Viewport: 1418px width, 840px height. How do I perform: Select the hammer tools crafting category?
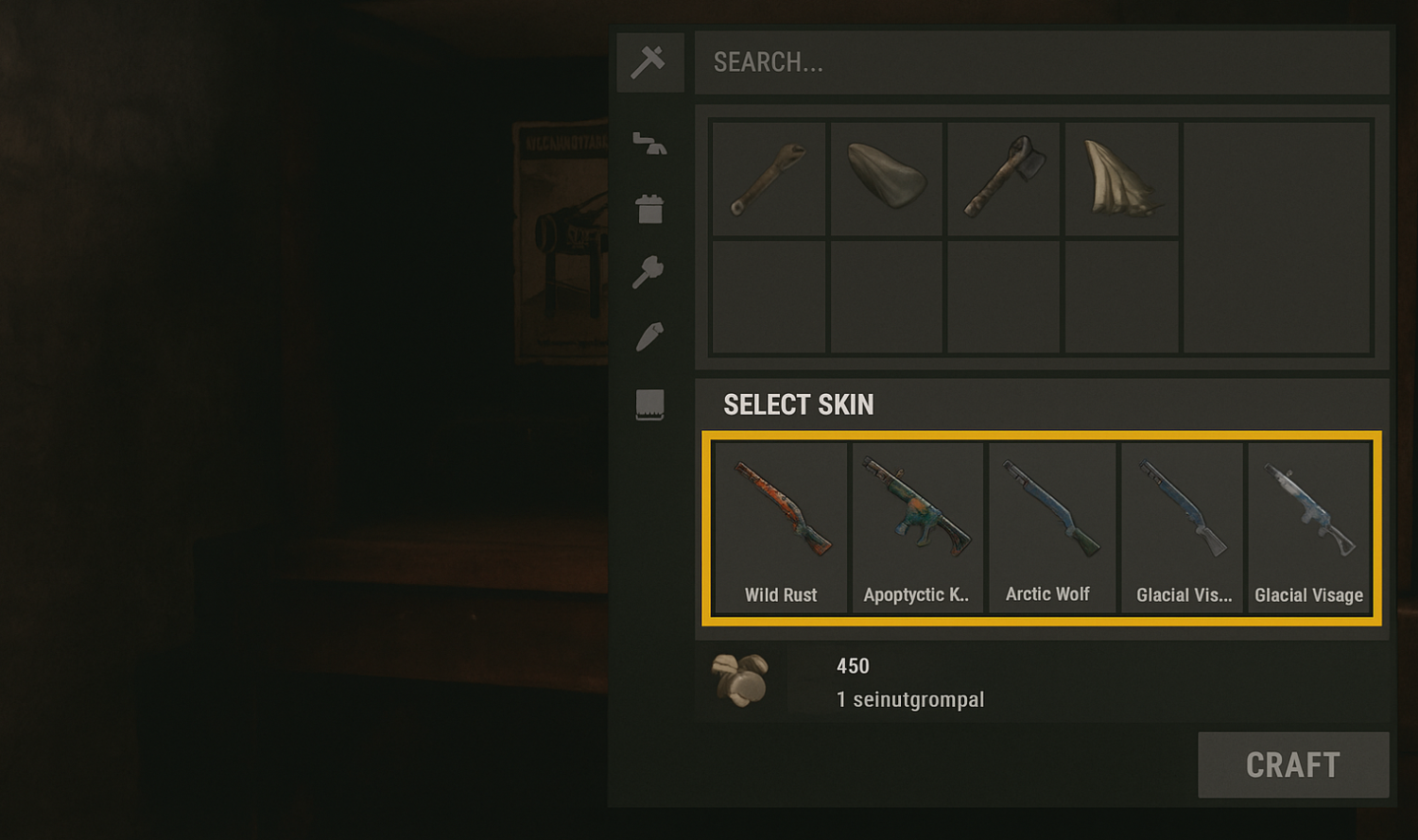tap(649, 62)
